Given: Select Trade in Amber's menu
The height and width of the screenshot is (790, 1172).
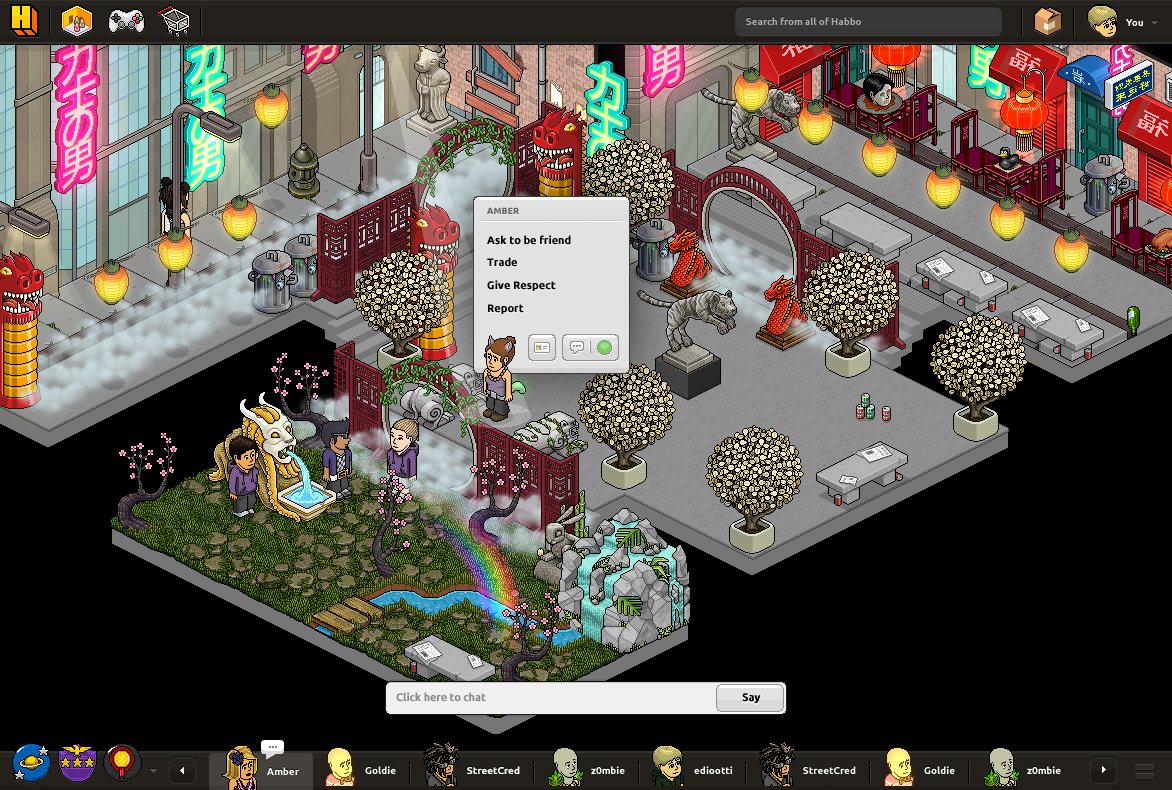Looking at the screenshot, I should tap(502, 262).
